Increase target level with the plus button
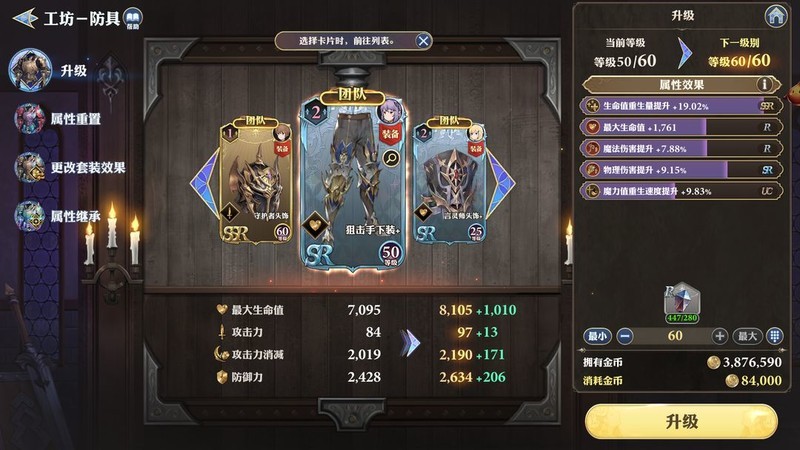 [719, 336]
